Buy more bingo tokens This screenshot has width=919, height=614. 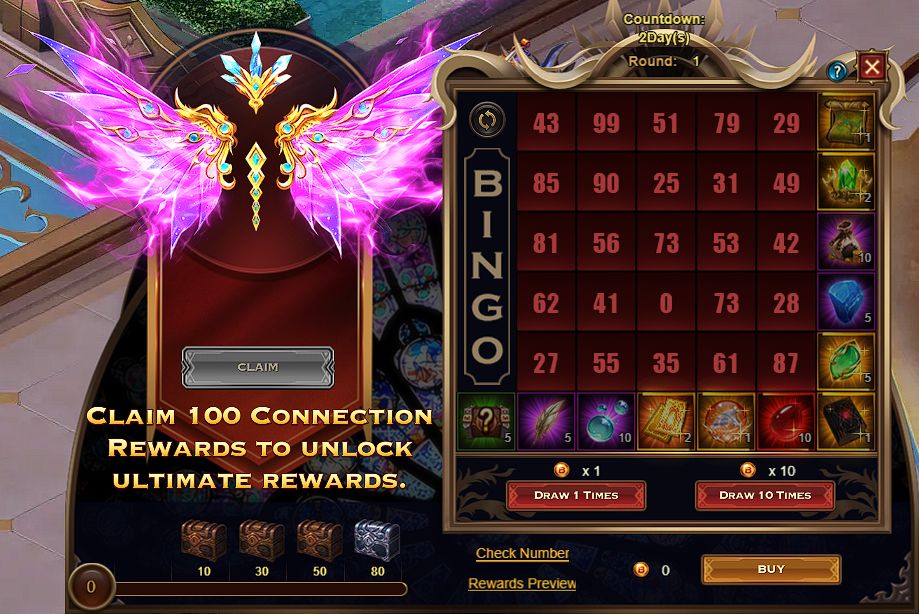tap(771, 569)
